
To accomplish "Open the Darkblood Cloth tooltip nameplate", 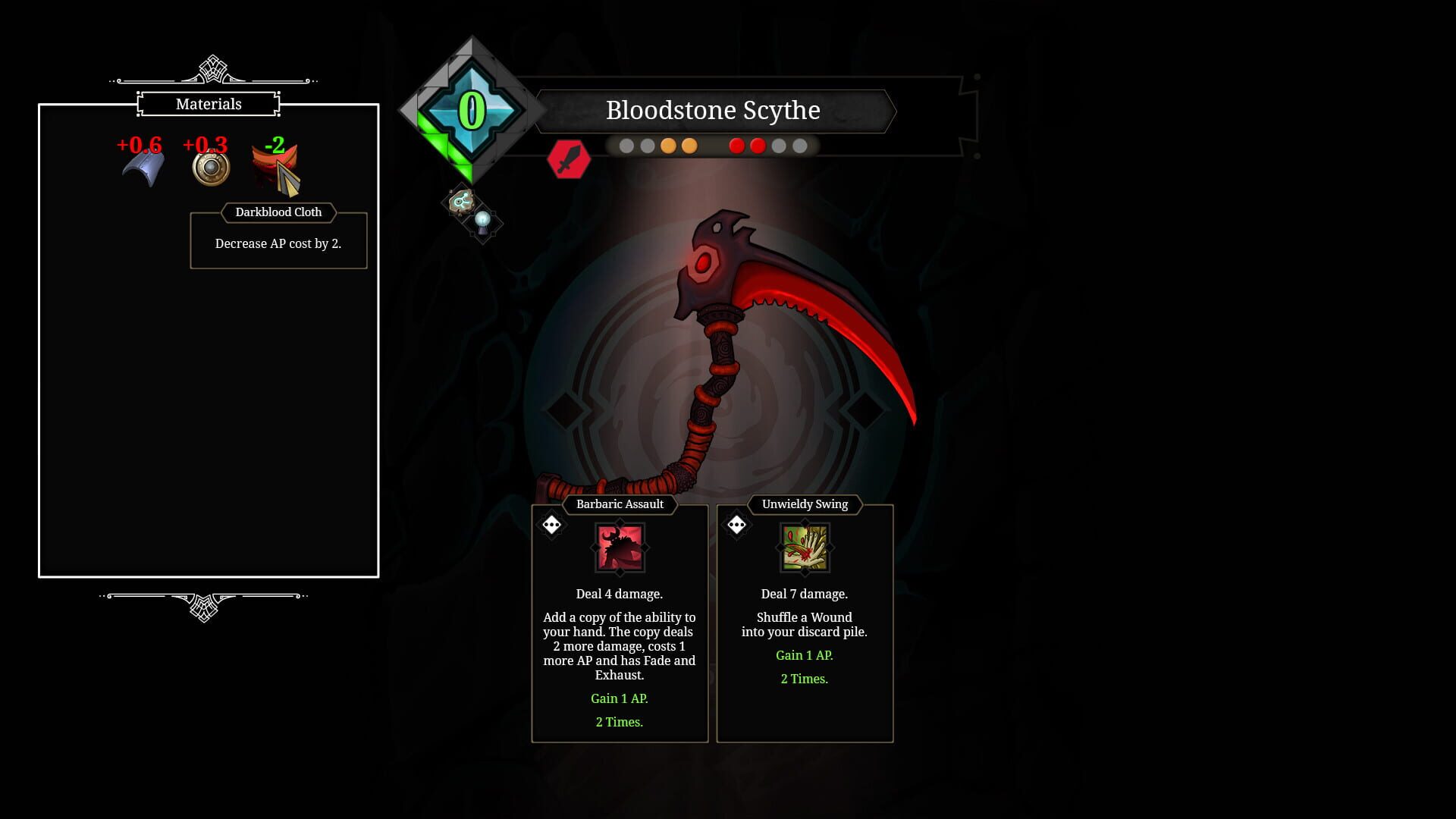I will click(278, 212).
